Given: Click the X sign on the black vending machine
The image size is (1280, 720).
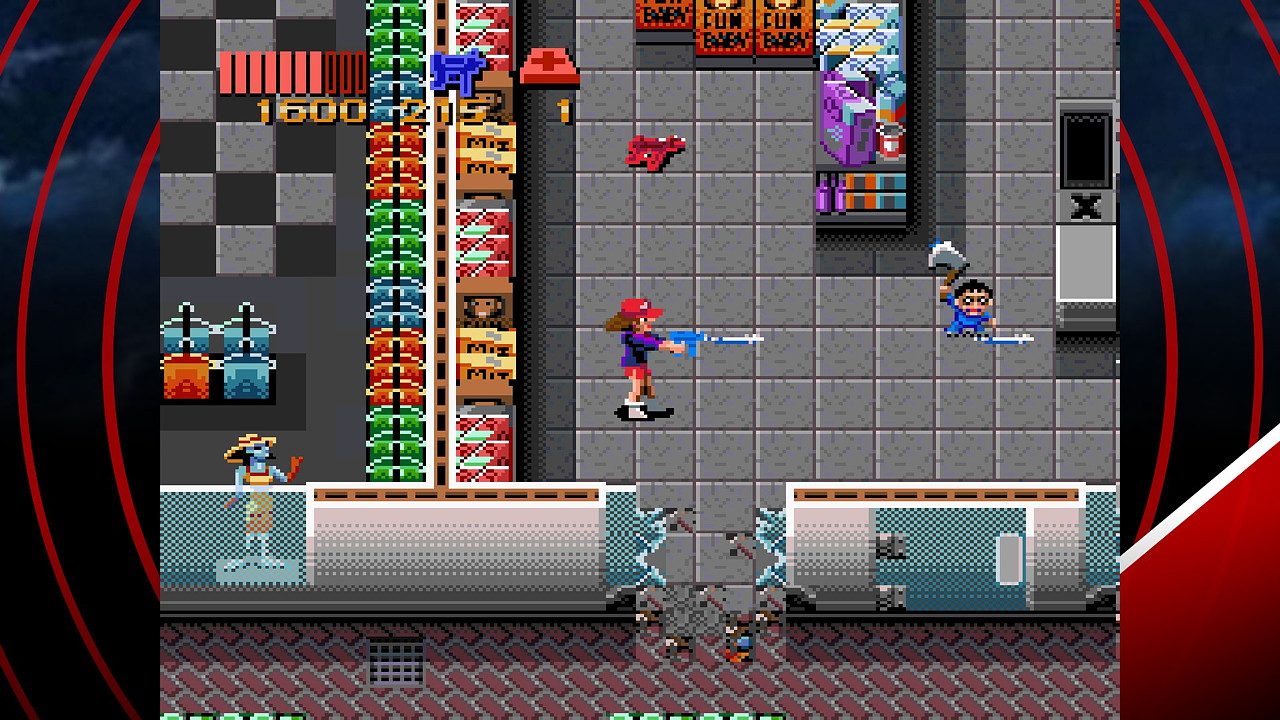Looking at the screenshot, I should click(x=1086, y=208).
